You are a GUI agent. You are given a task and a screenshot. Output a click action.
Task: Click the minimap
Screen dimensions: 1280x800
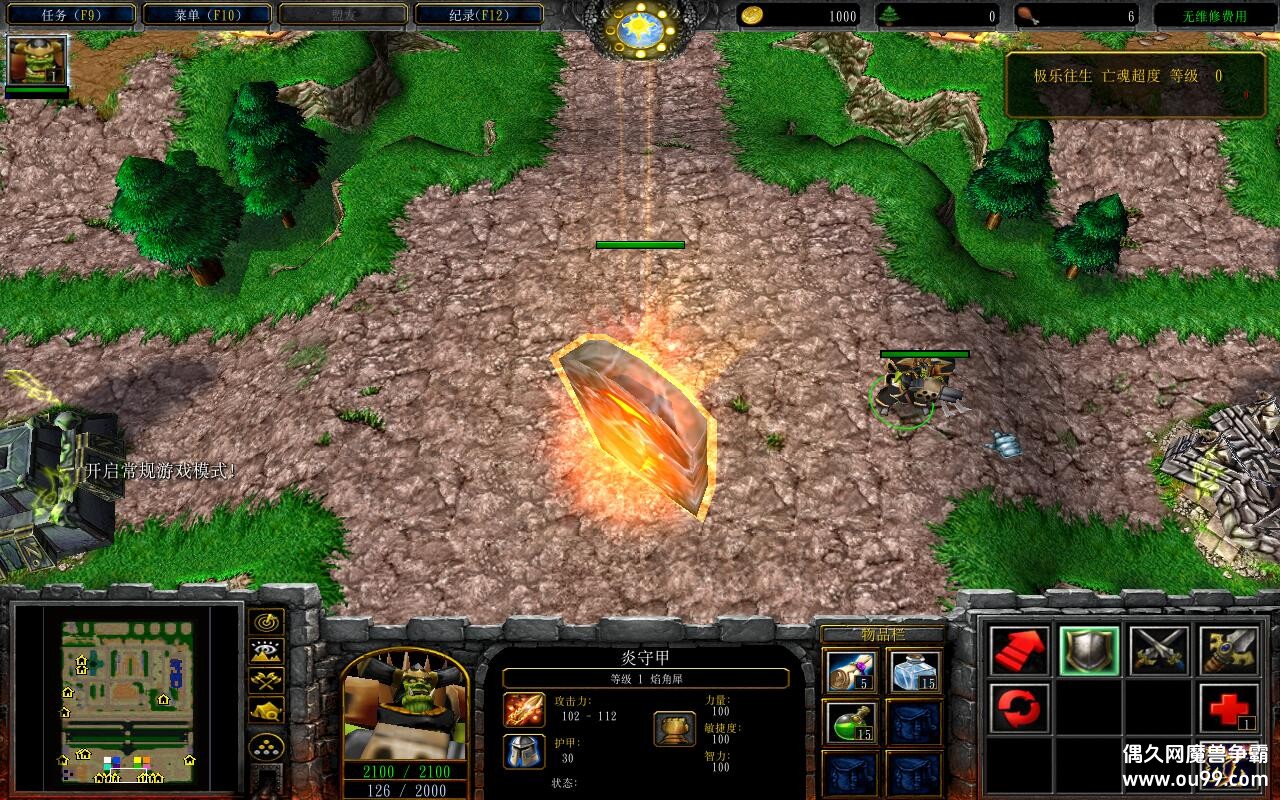click(126, 702)
